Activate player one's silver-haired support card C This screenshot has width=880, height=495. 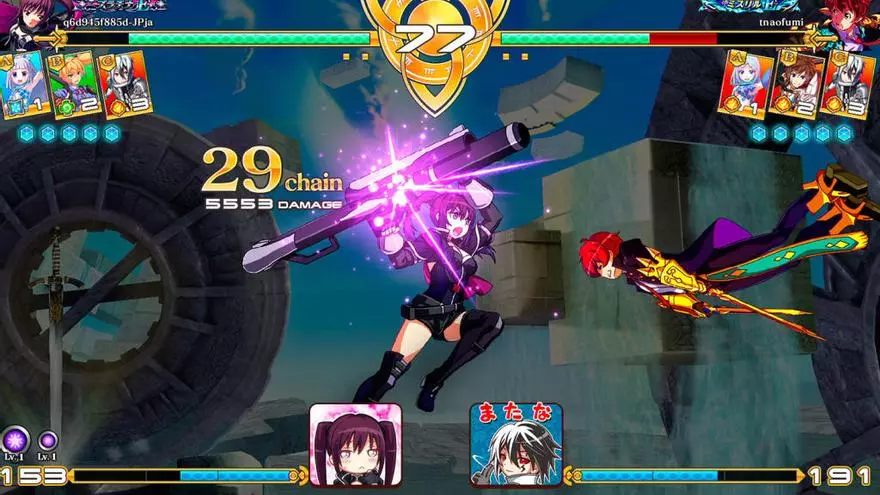point(124,85)
